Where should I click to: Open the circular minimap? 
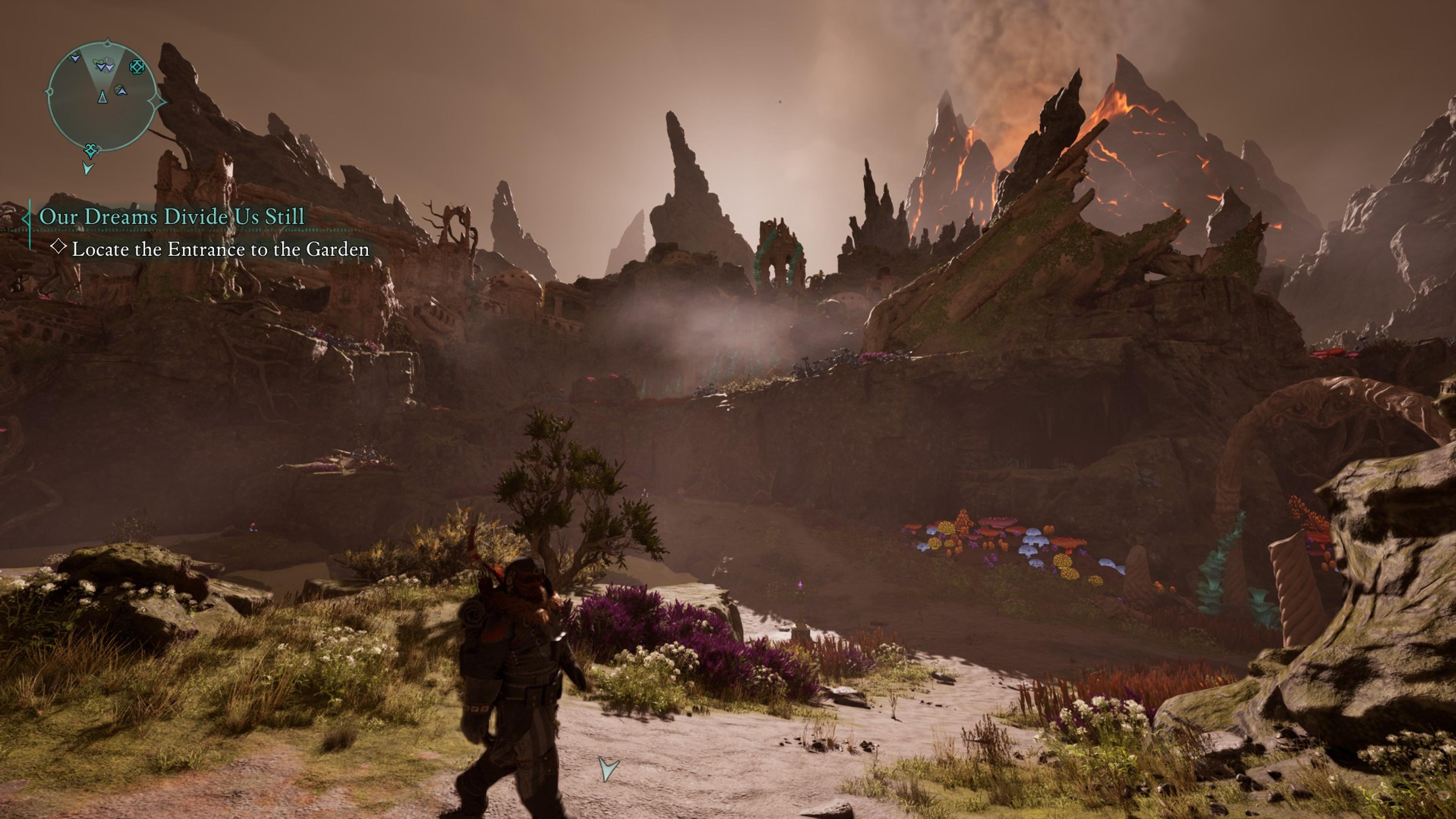(102, 96)
